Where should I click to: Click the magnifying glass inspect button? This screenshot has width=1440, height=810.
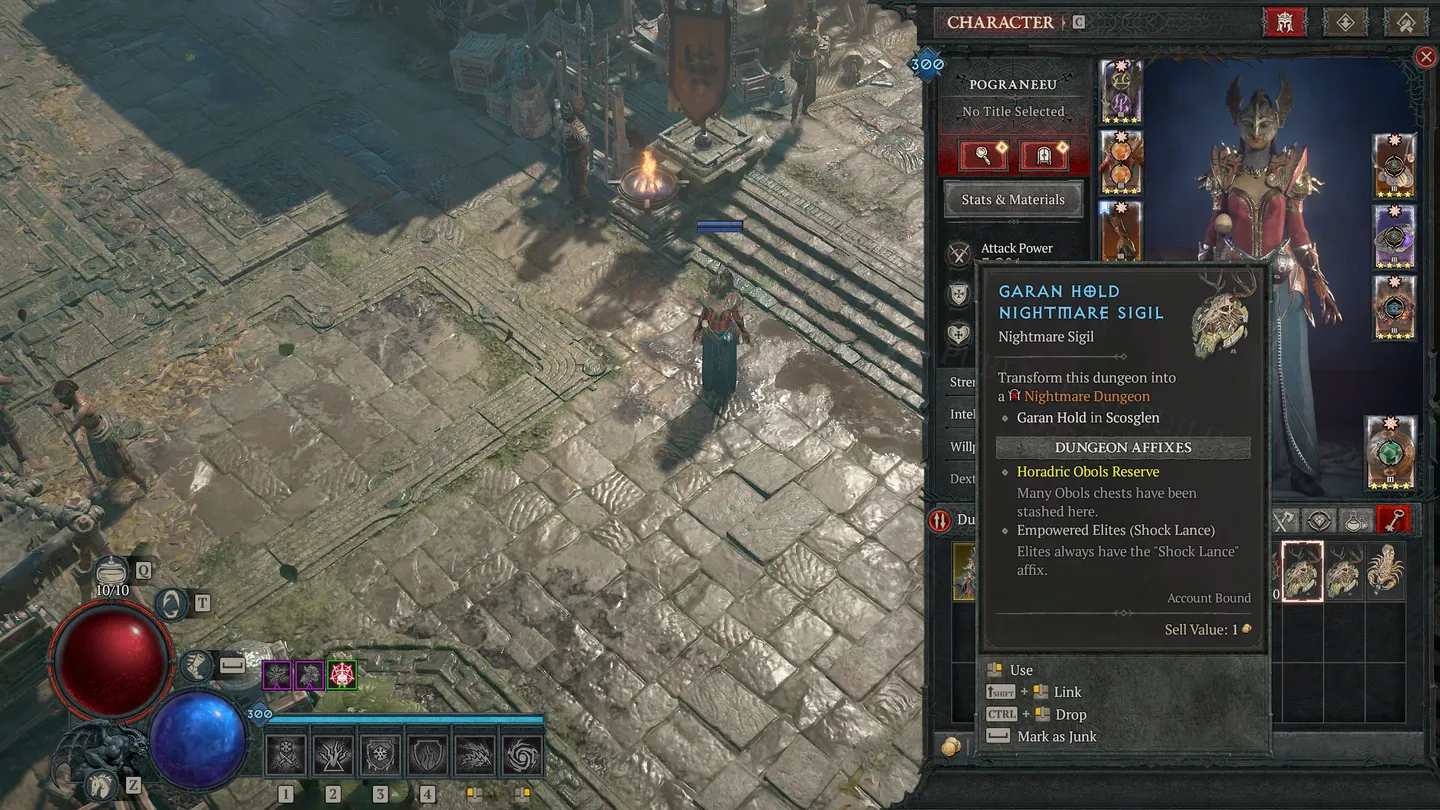tap(983, 156)
